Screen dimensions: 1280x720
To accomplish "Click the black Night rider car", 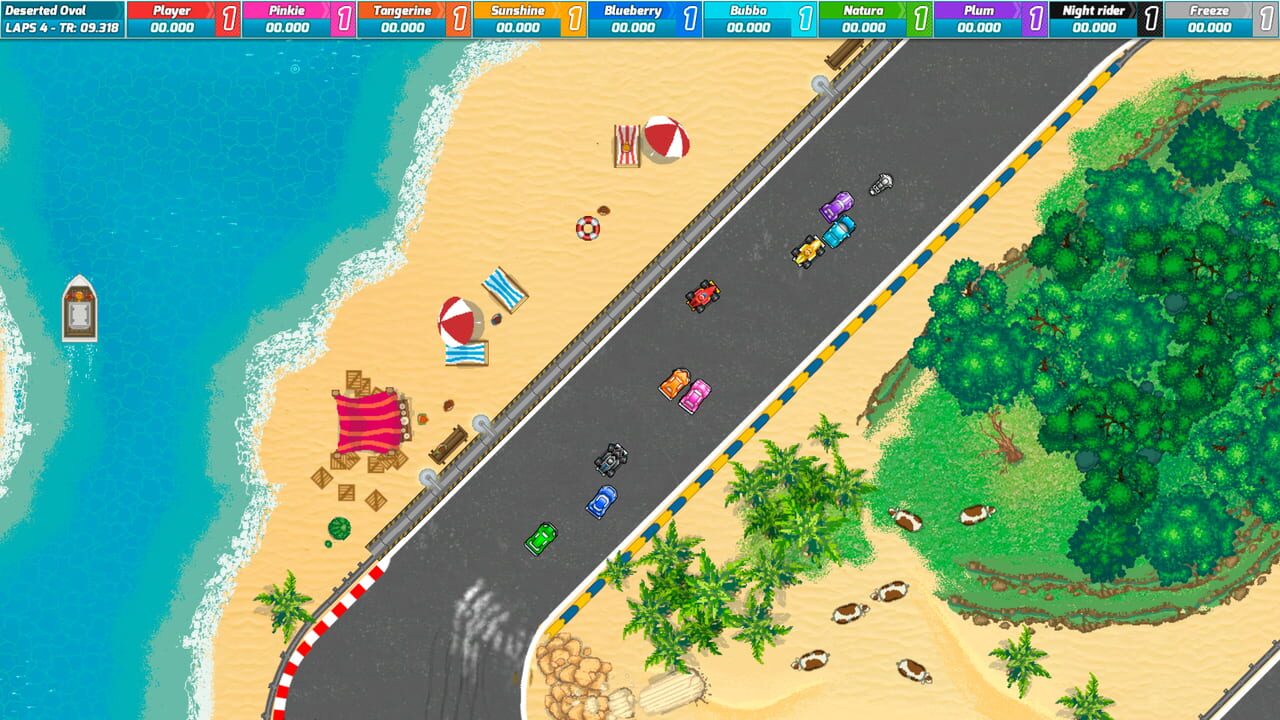I will pos(611,460).
